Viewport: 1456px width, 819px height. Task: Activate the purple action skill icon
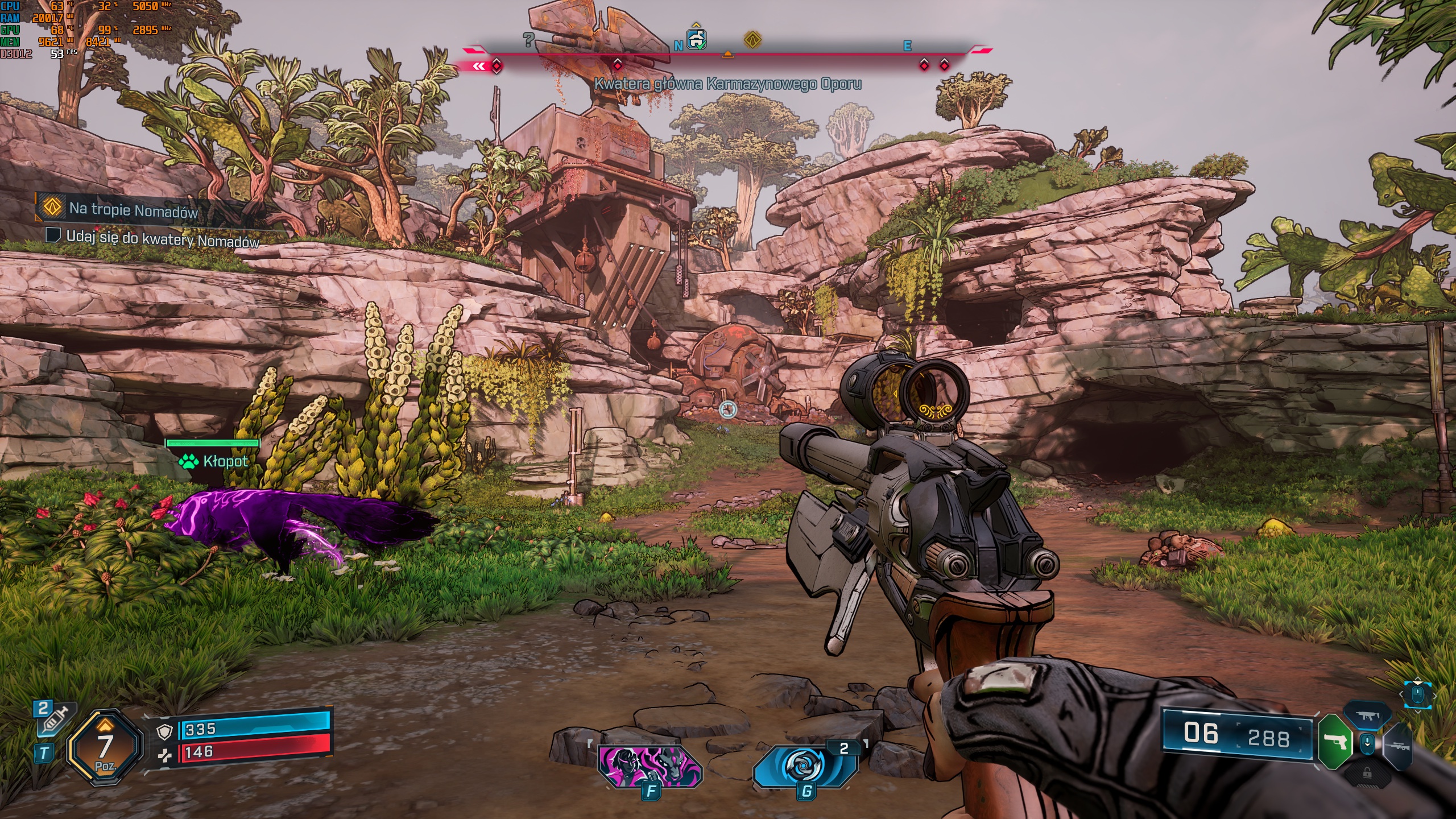point(650,766)
